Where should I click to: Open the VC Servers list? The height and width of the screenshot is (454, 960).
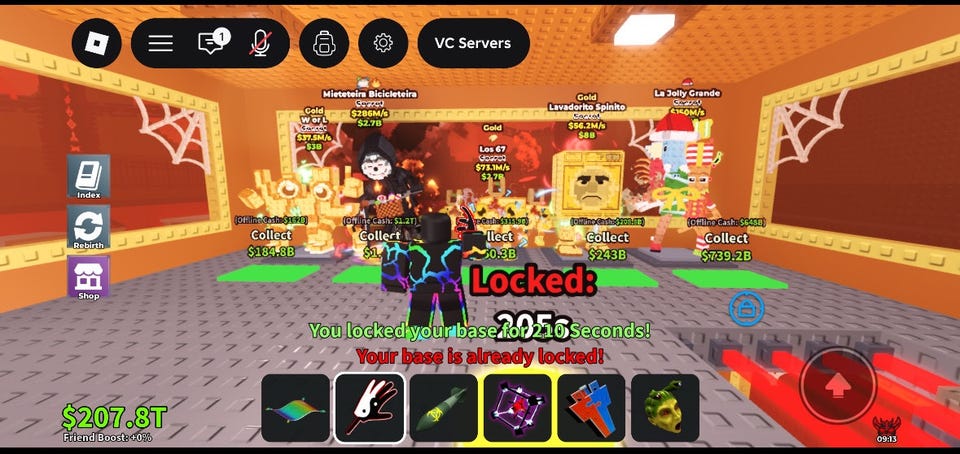[473, 43]
